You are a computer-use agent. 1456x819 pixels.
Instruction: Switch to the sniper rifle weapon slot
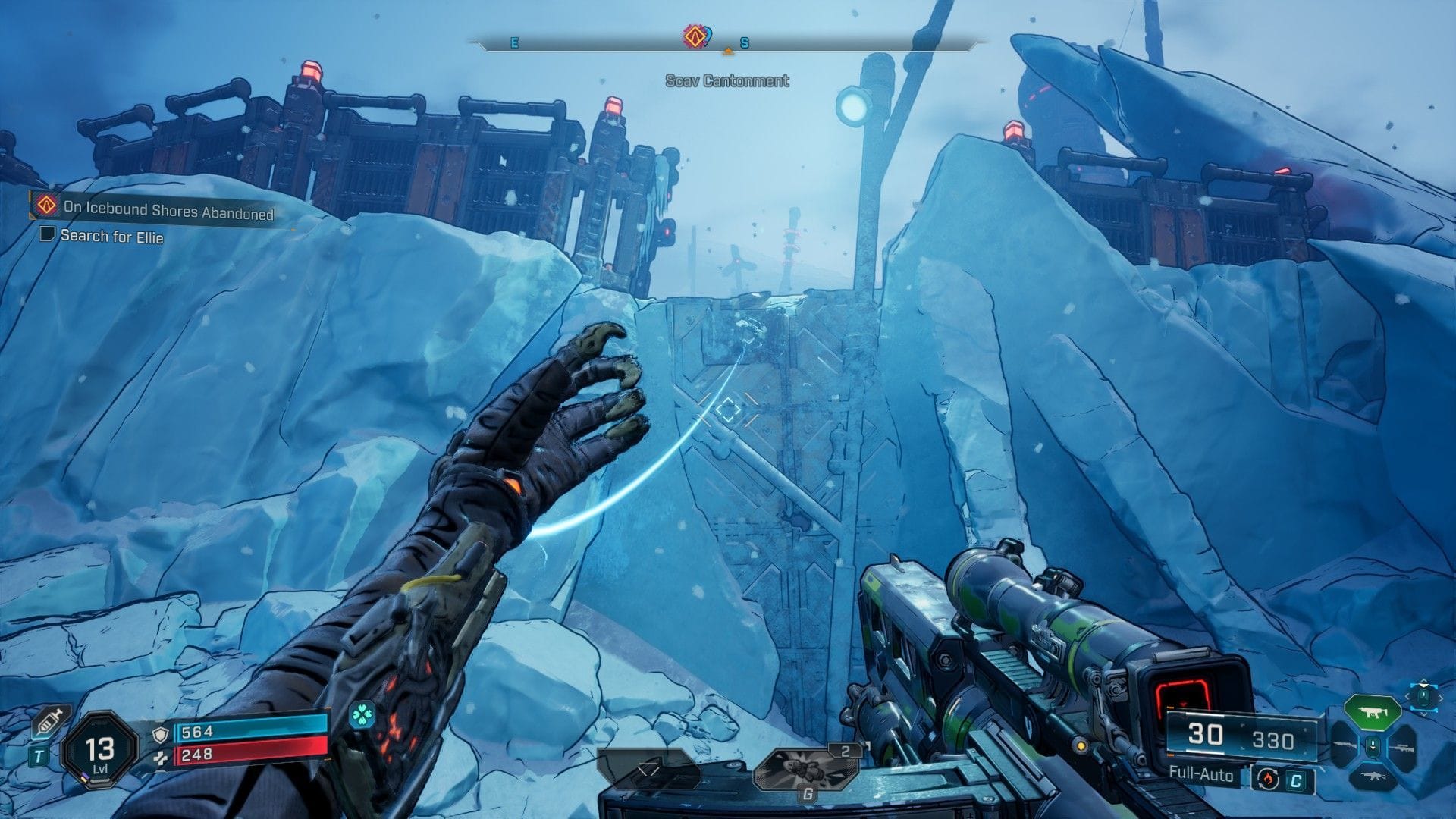[x=1401, y=748]
